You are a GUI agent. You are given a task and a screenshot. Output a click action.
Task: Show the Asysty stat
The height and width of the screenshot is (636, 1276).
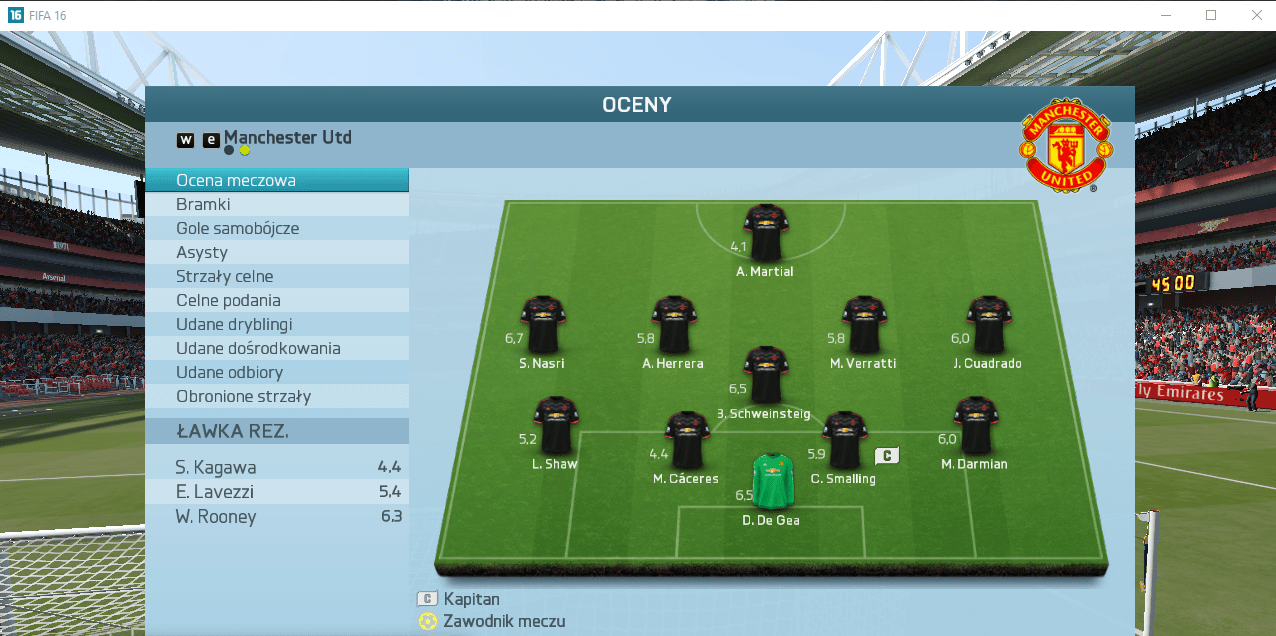277,252
